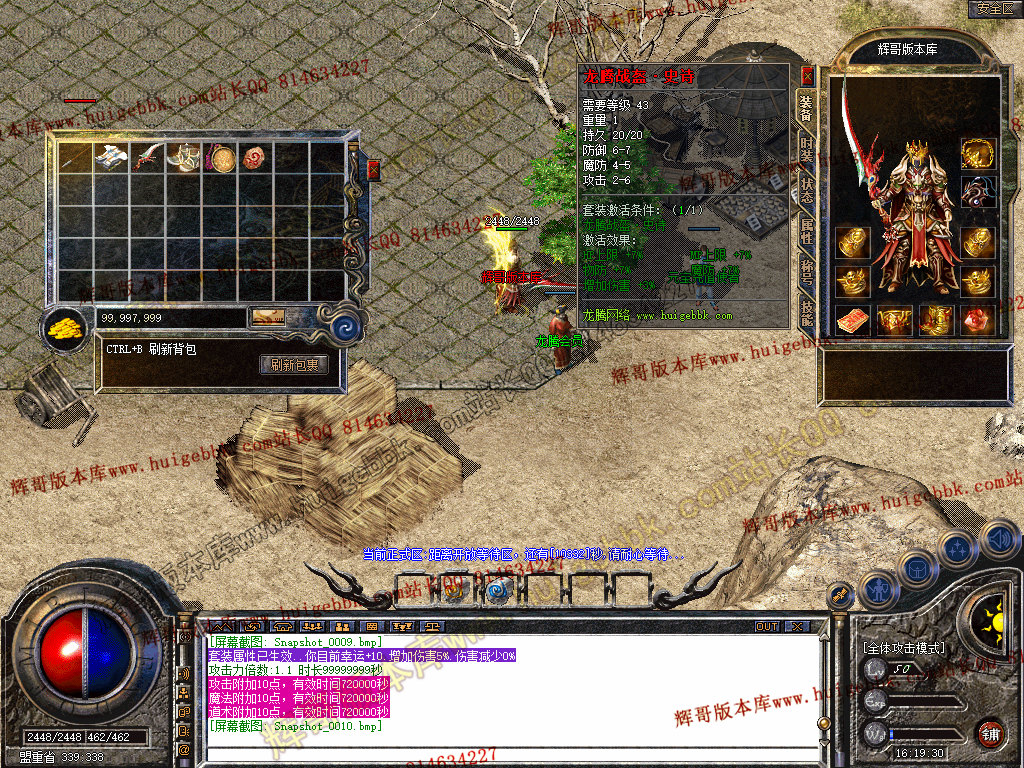The image size is (1024, 768).
Task: Open the 技能 skills tab
Action: (x=807, y=312)
